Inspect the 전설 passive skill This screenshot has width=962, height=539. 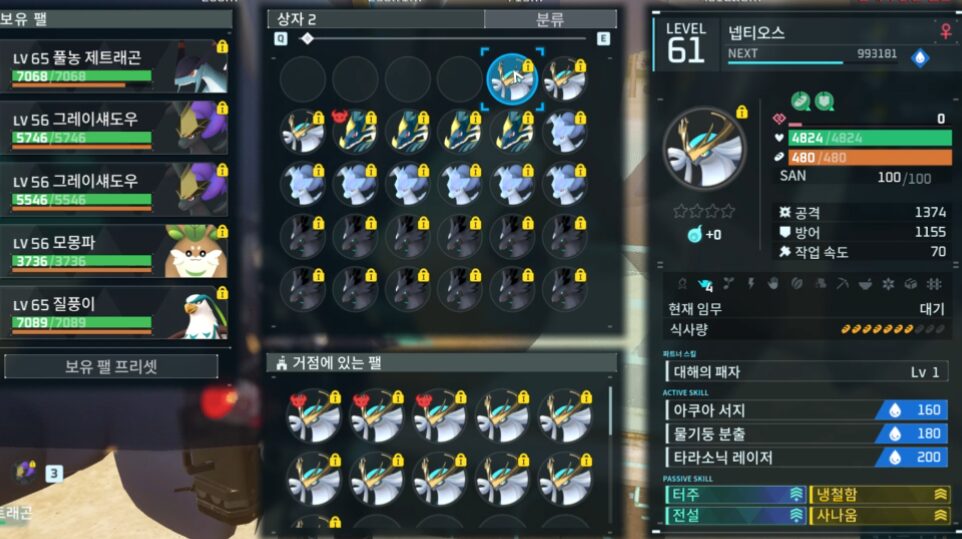(735, 515)
